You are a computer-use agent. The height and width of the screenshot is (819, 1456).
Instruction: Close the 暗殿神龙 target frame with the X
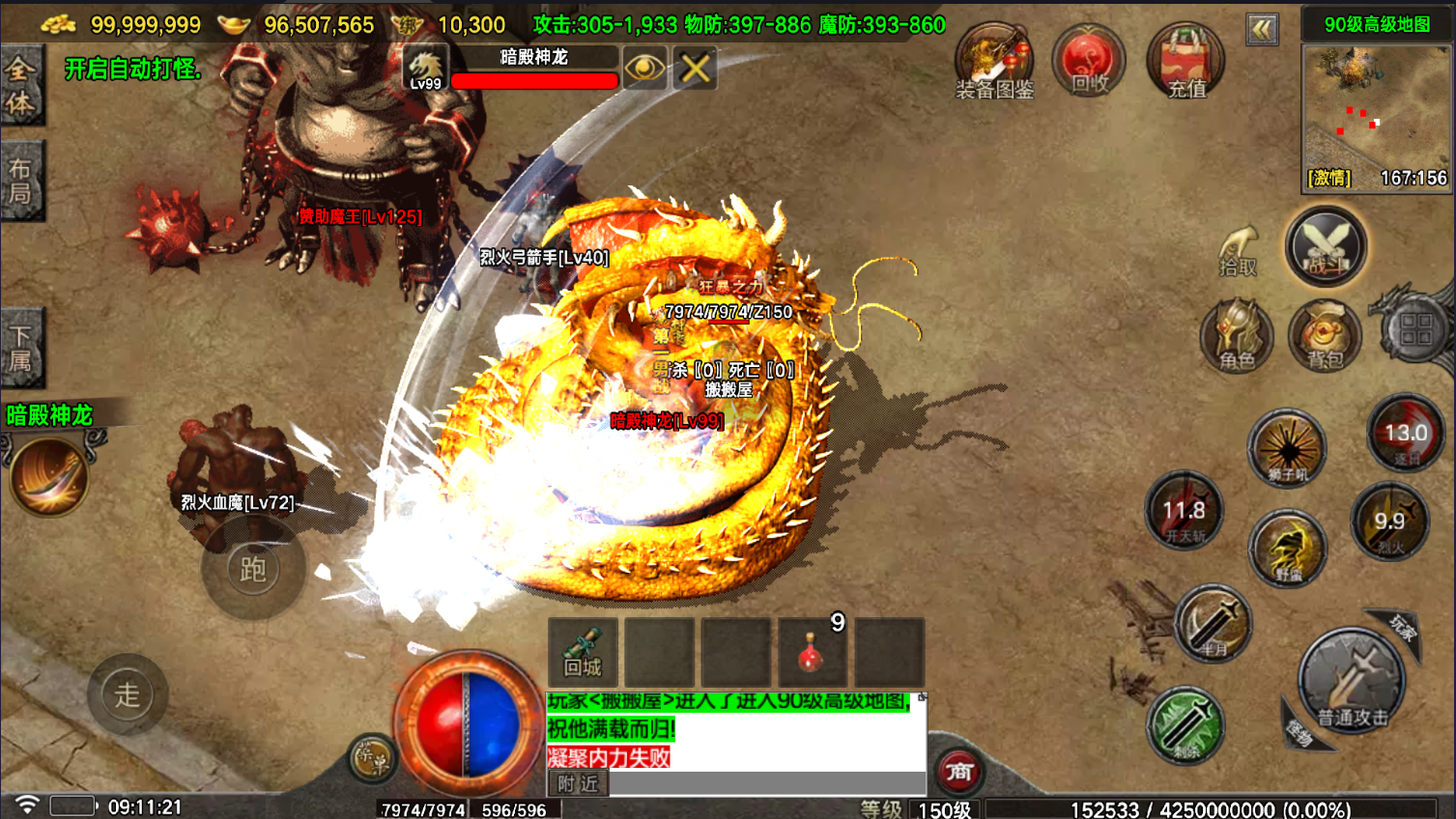[695, 68]
